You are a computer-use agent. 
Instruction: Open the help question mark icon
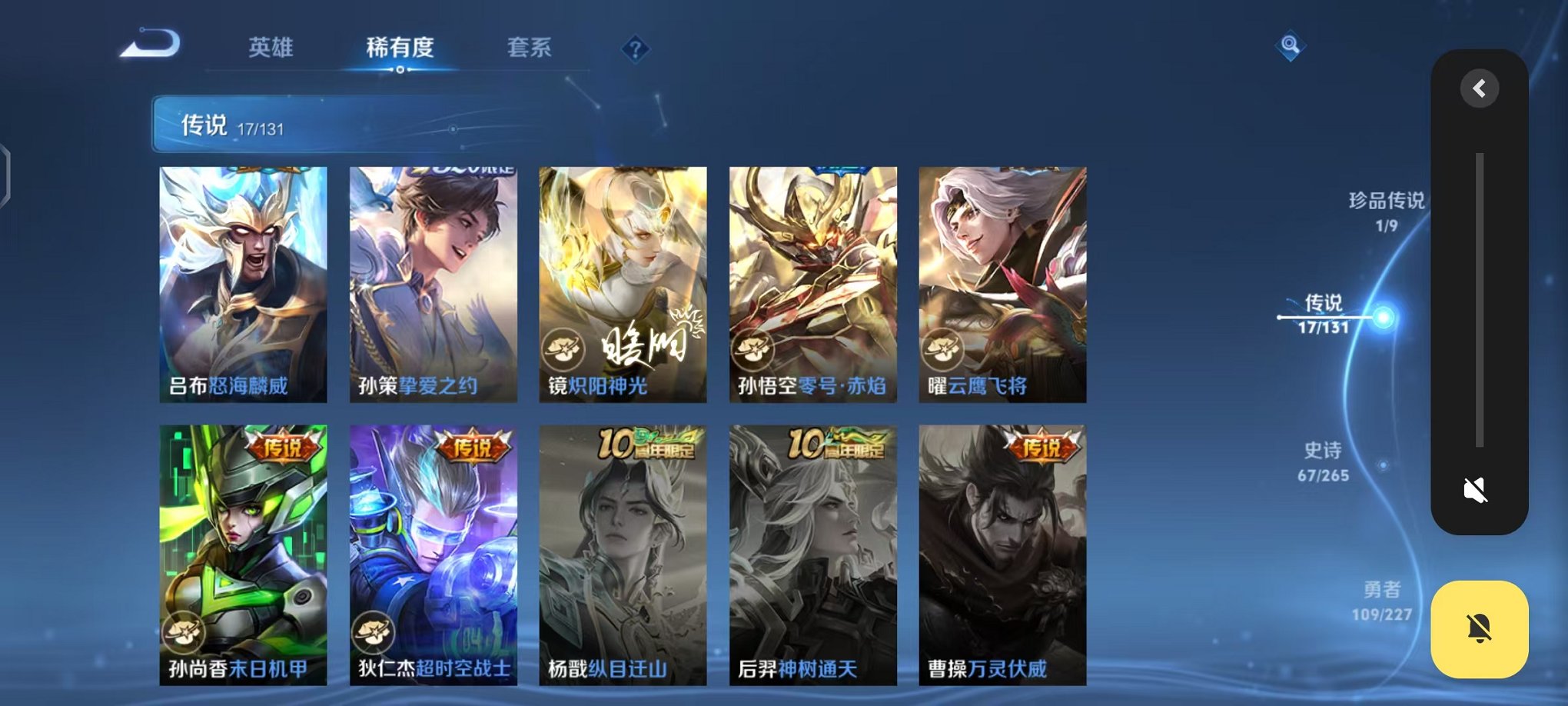pos(635,48)
